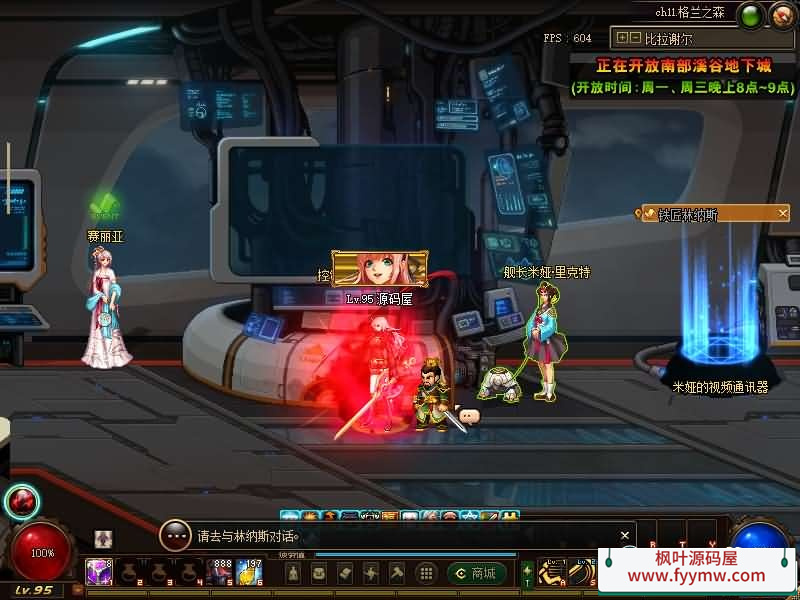Click the hammer icon in the menu bar
Viewport: 800px width, 600px height.
(x=397, y=573)
